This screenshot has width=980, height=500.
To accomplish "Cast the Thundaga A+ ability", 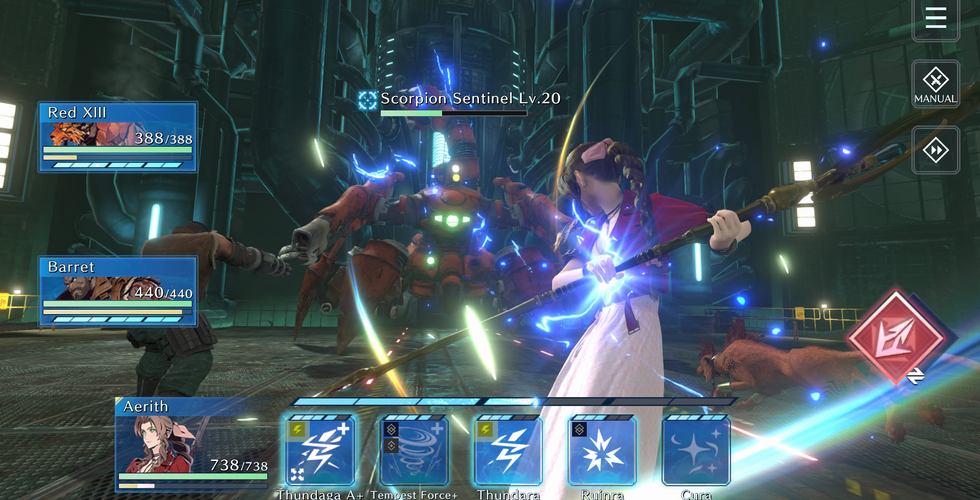I will [319, 450].
